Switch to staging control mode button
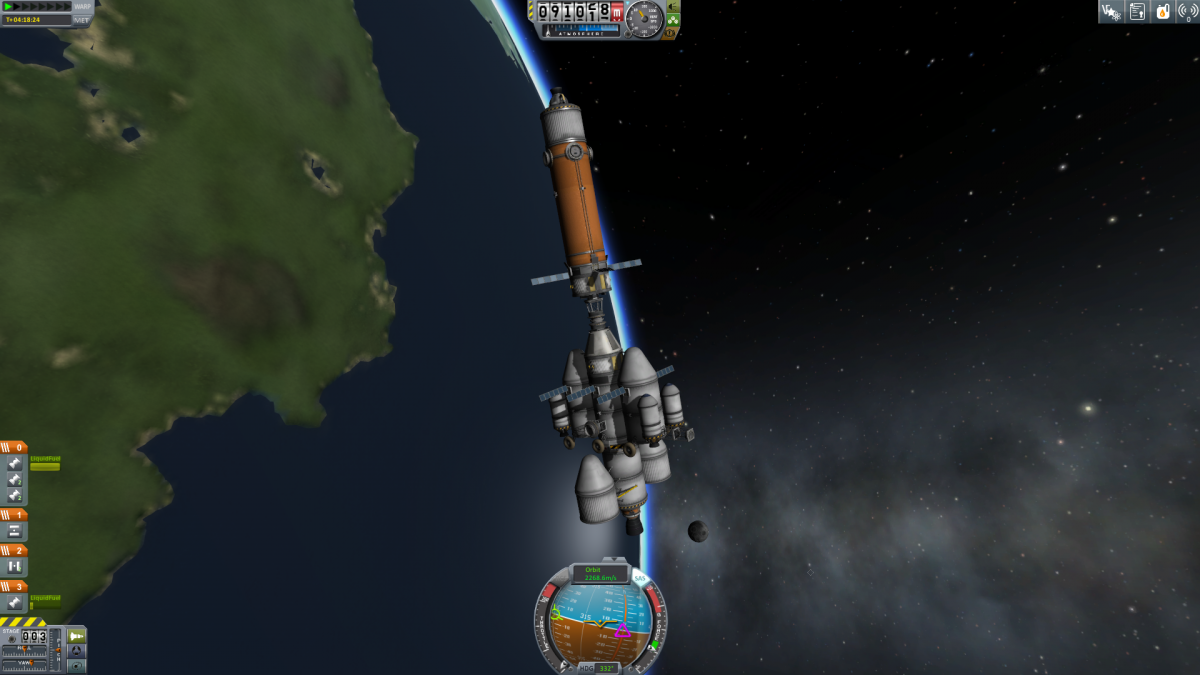 tap(76, 636)
